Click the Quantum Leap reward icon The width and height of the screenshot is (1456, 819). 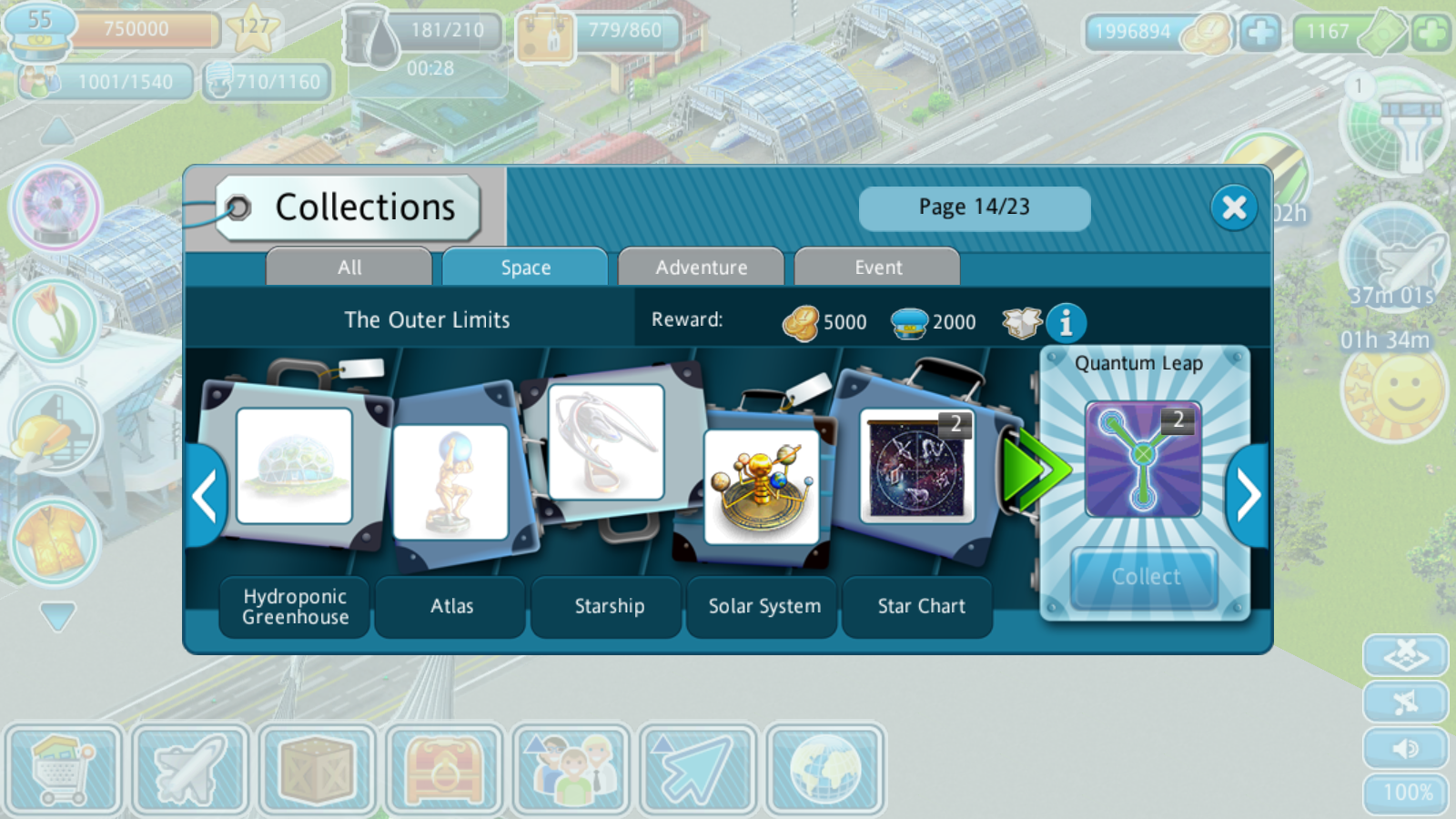[x=1143, y=460]
